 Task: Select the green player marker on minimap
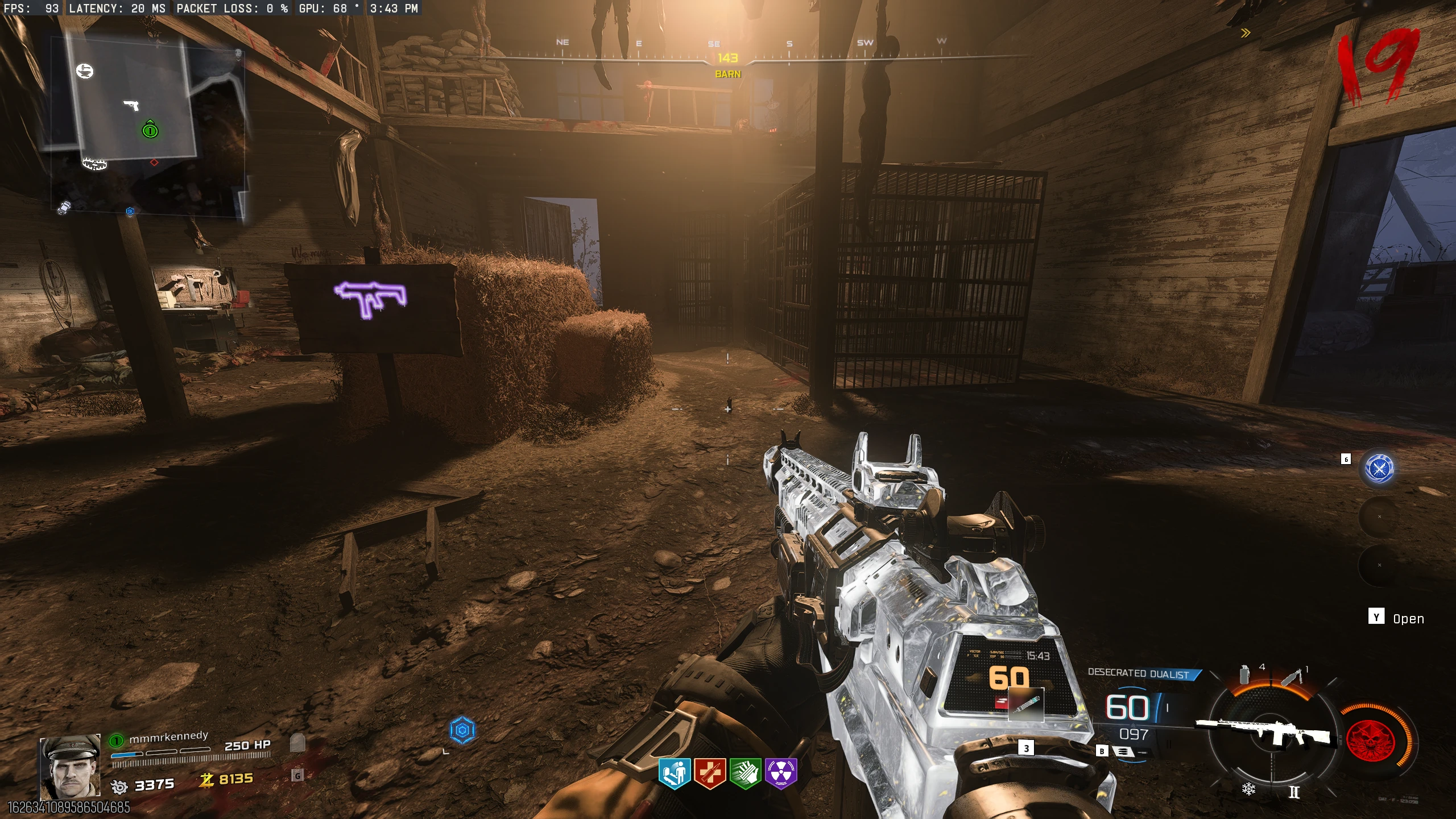(150, 130)
